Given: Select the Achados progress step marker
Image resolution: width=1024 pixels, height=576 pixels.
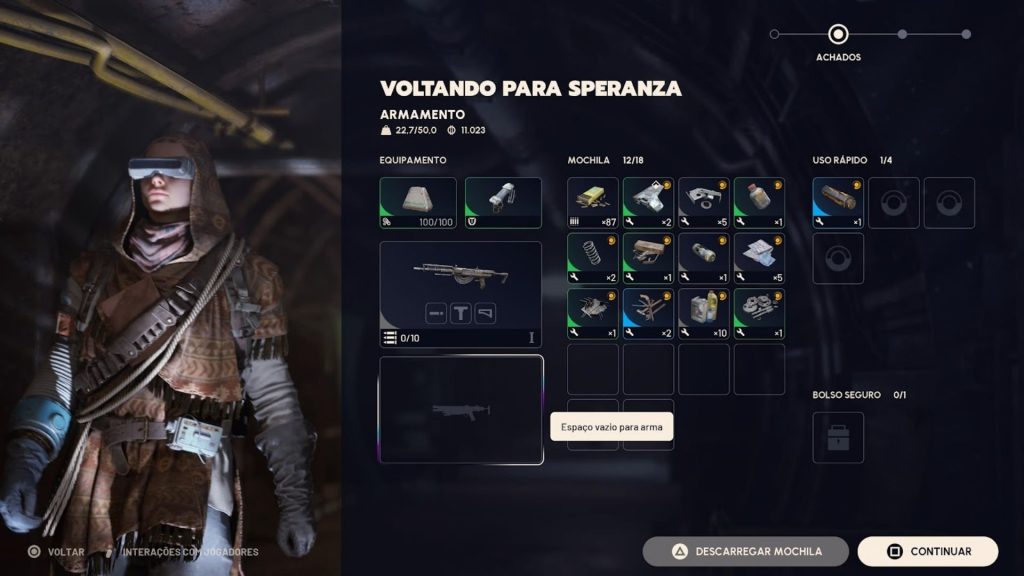Looking at the screenshot, I should [838, 35].
